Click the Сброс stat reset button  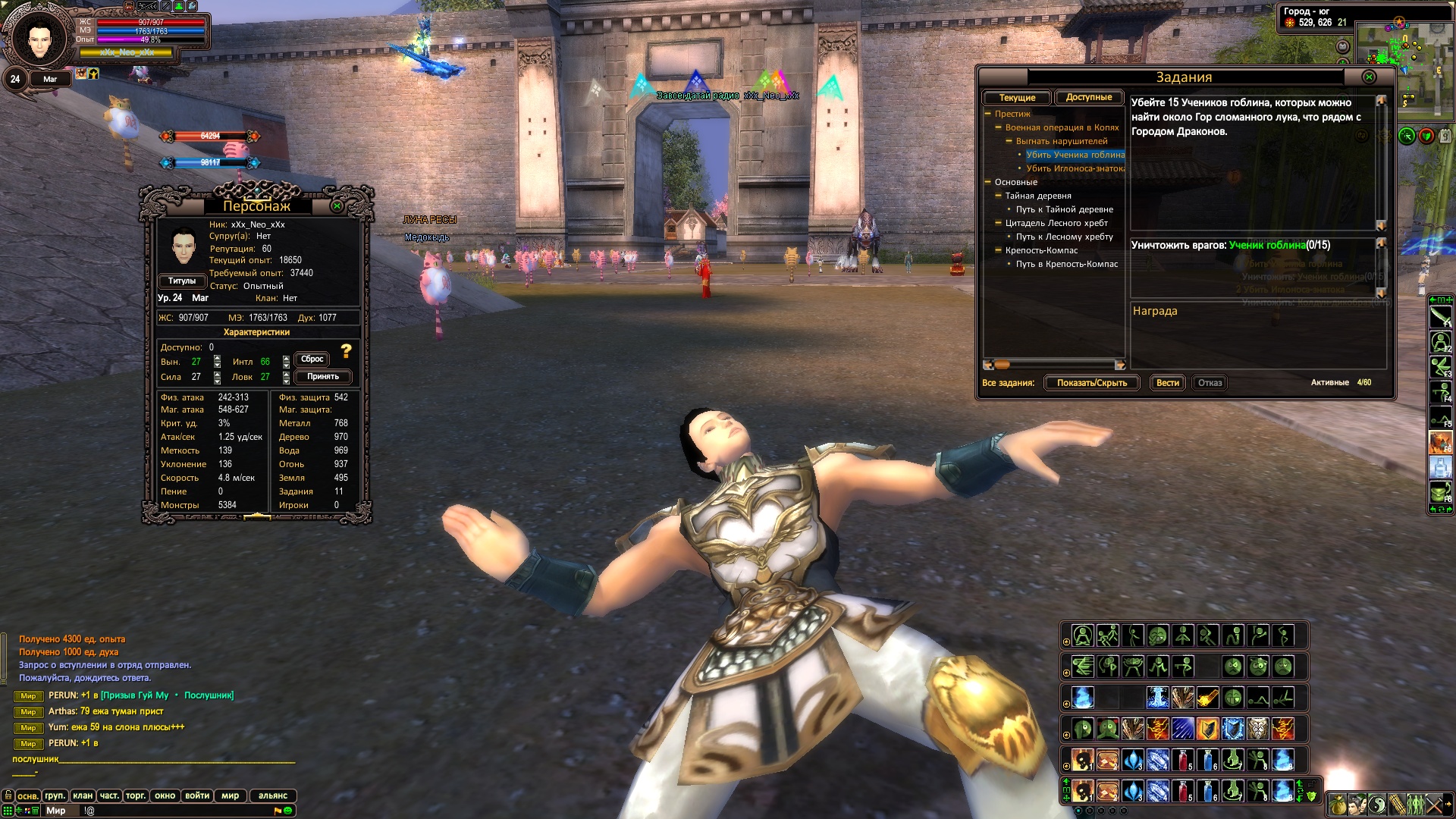pyautogui.click(x=312, y=359)
